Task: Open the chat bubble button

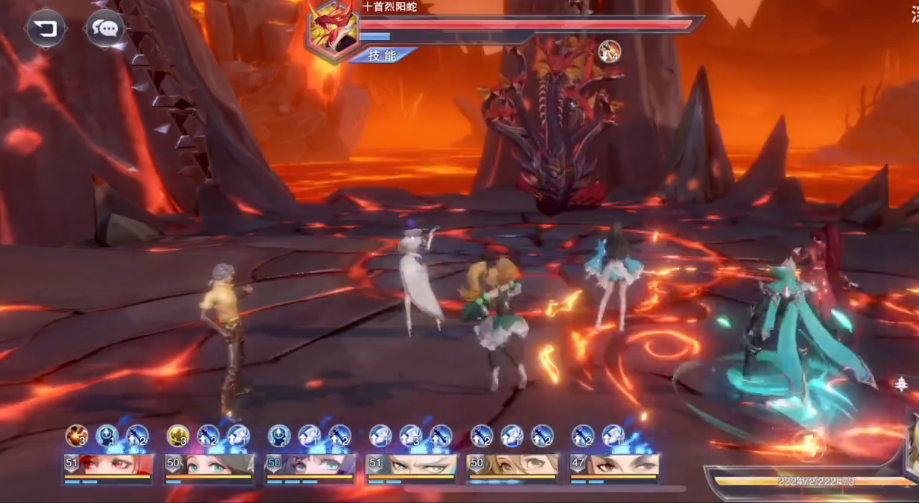Action: click(104, 28)
